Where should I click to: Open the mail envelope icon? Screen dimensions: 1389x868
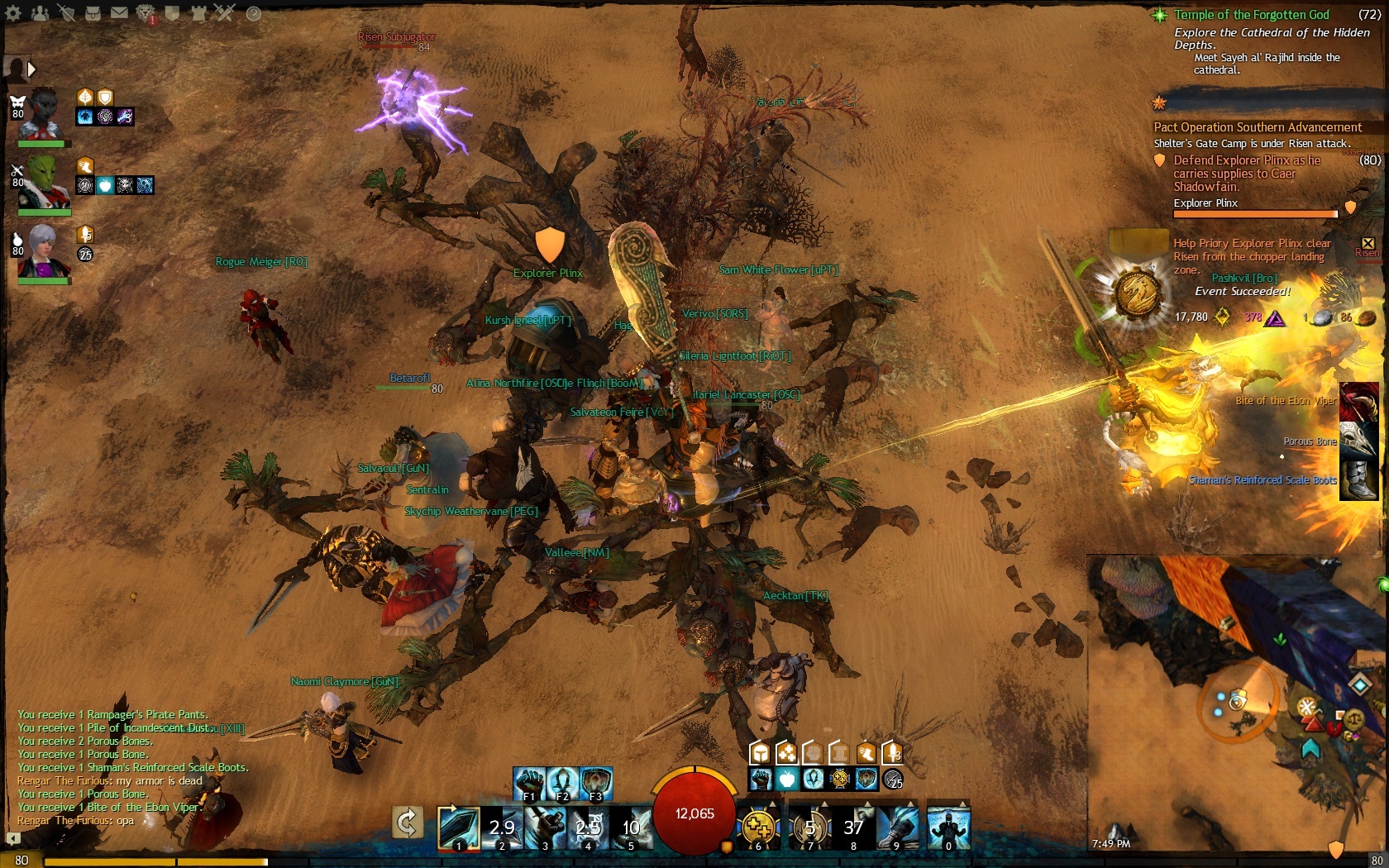point(119,13)
